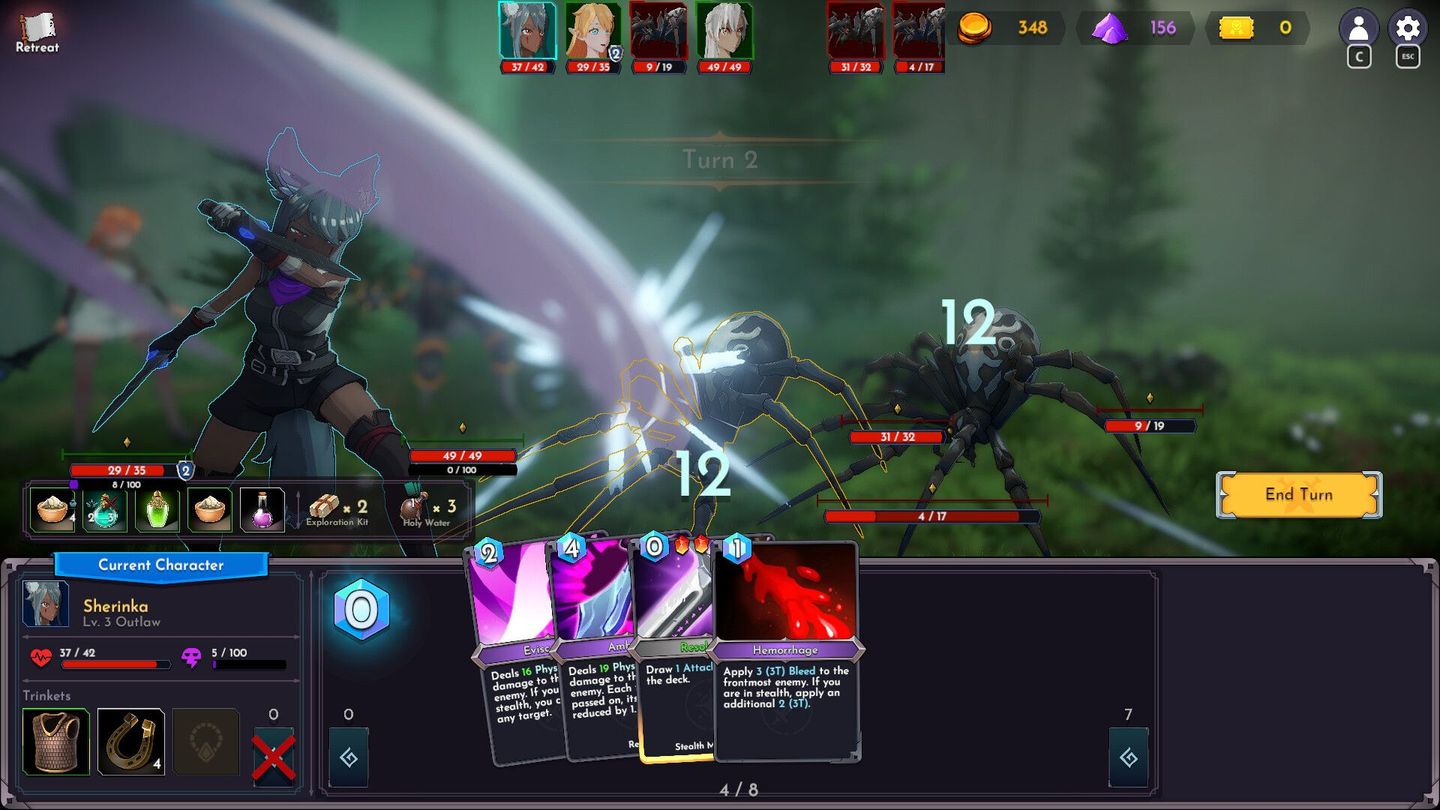Select the Eviscerate card costing 2

508,650
